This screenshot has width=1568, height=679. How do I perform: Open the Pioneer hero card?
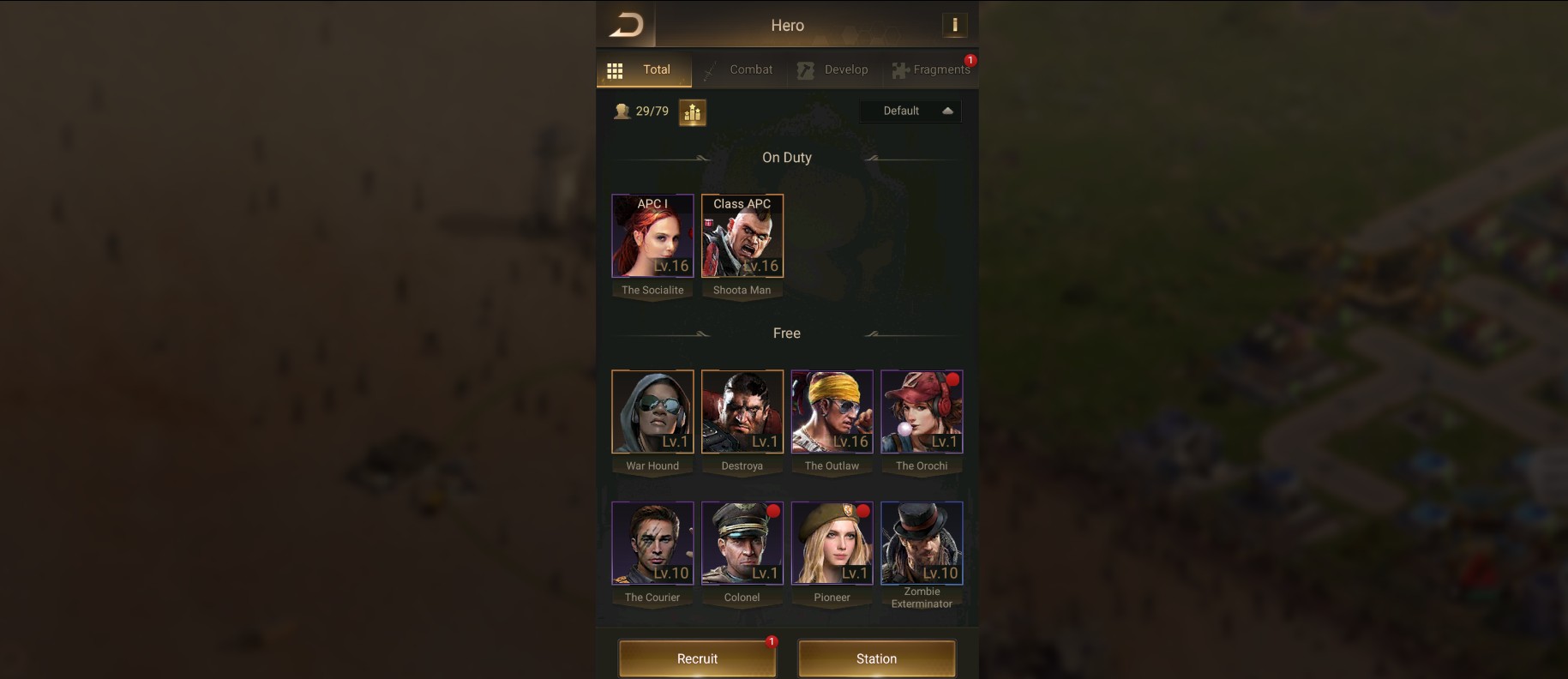832,543
